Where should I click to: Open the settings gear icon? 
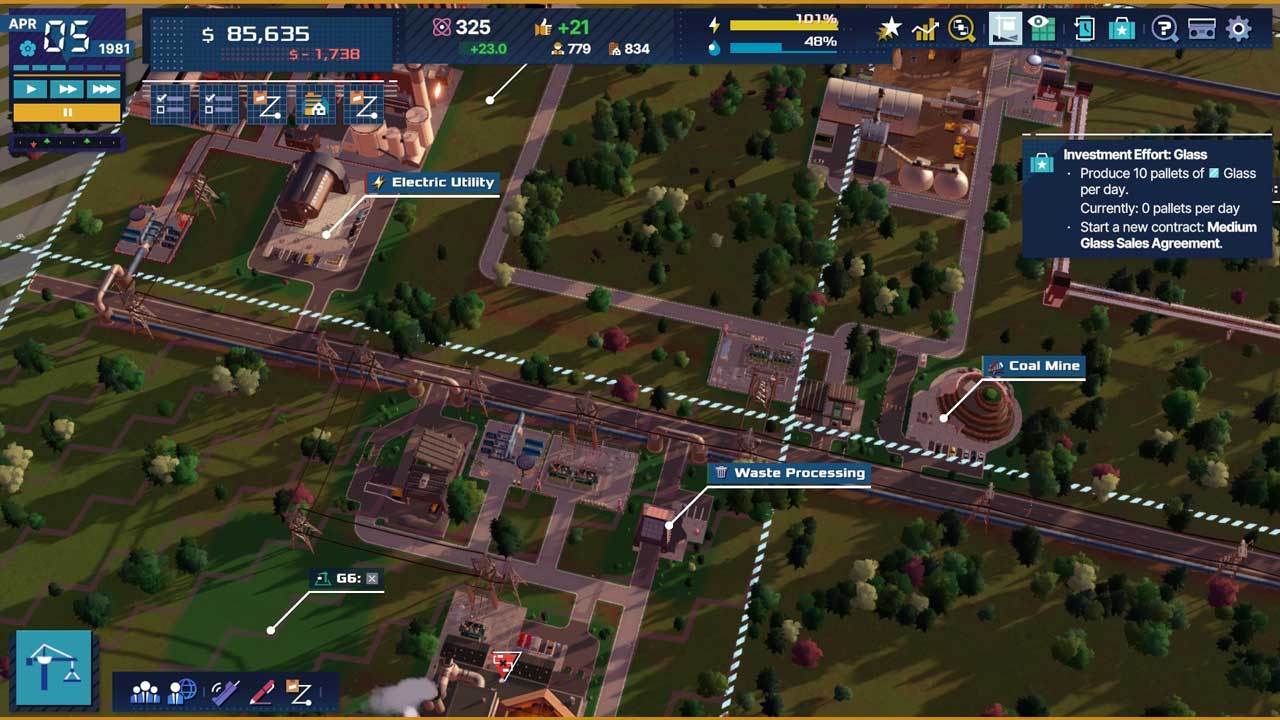pos(1238,28)
